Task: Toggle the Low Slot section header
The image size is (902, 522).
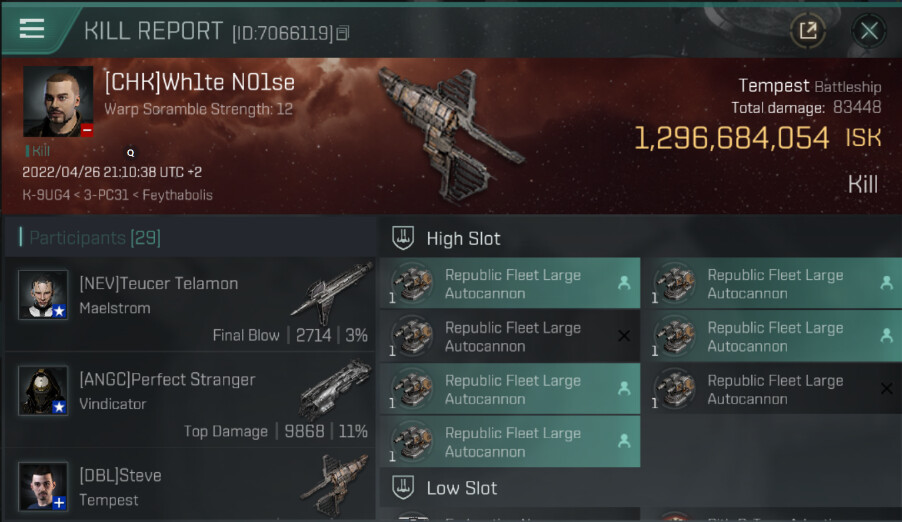Action: (x=461, y=488)
